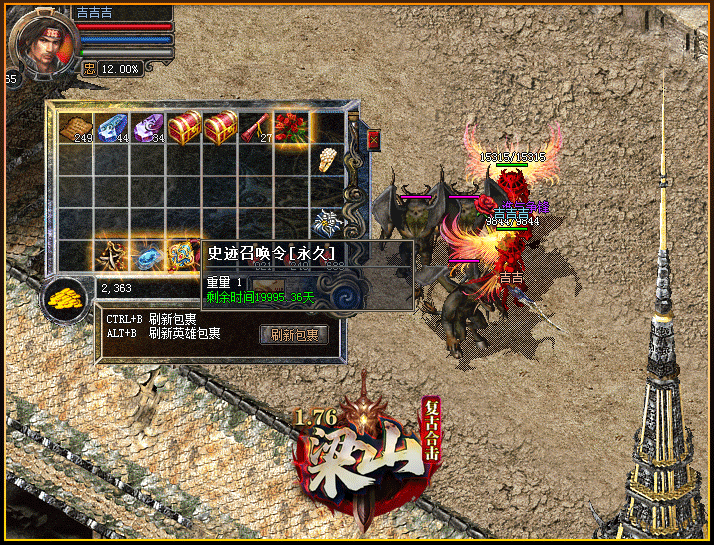Close the inventory bag window
The height and width of the screenshot is (545, 714).
point(374,139)
